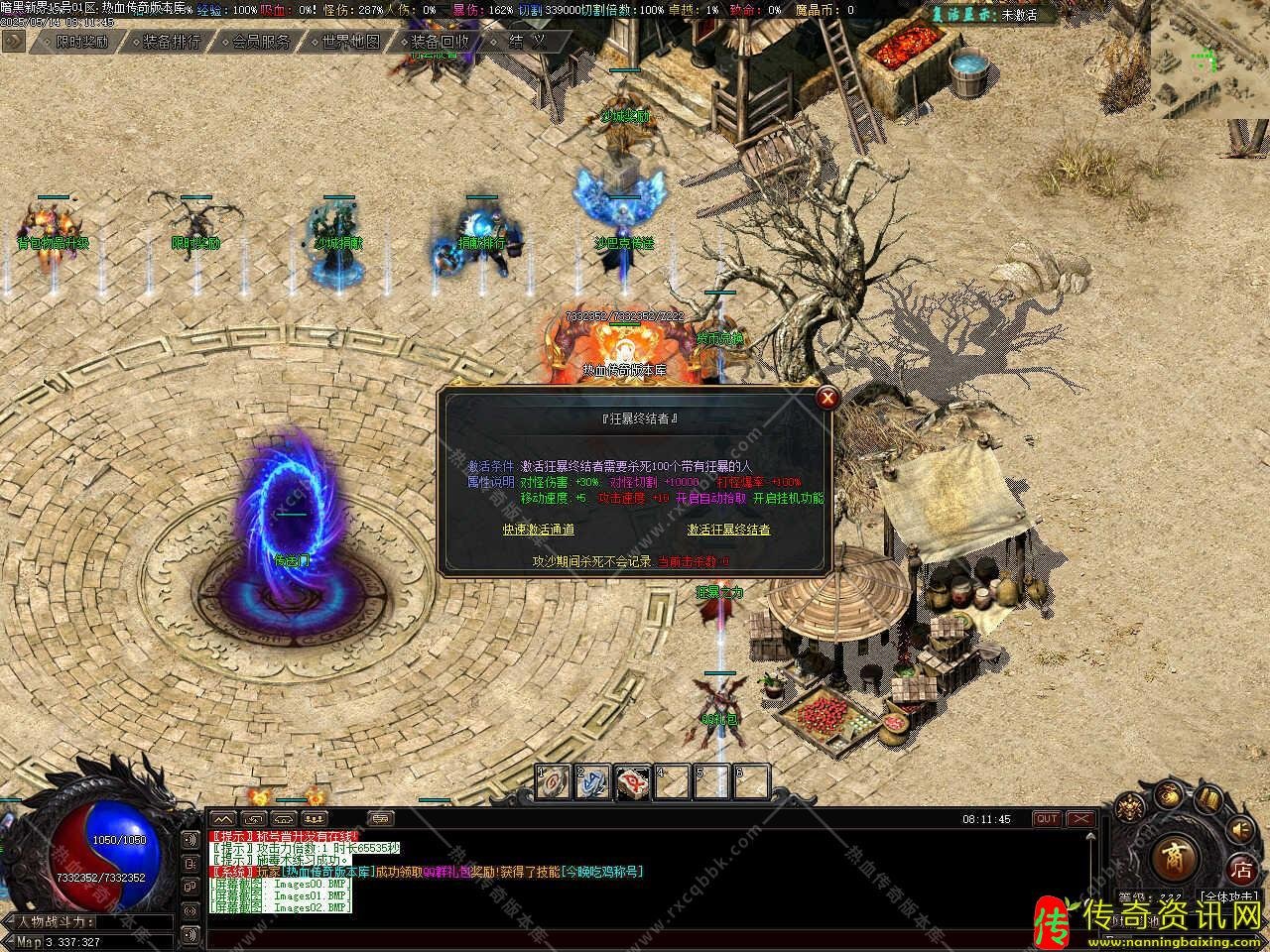1270x952 pixels.
Task: Toggle the arrow button left of 限时奖励
Action: pos(13,41)
